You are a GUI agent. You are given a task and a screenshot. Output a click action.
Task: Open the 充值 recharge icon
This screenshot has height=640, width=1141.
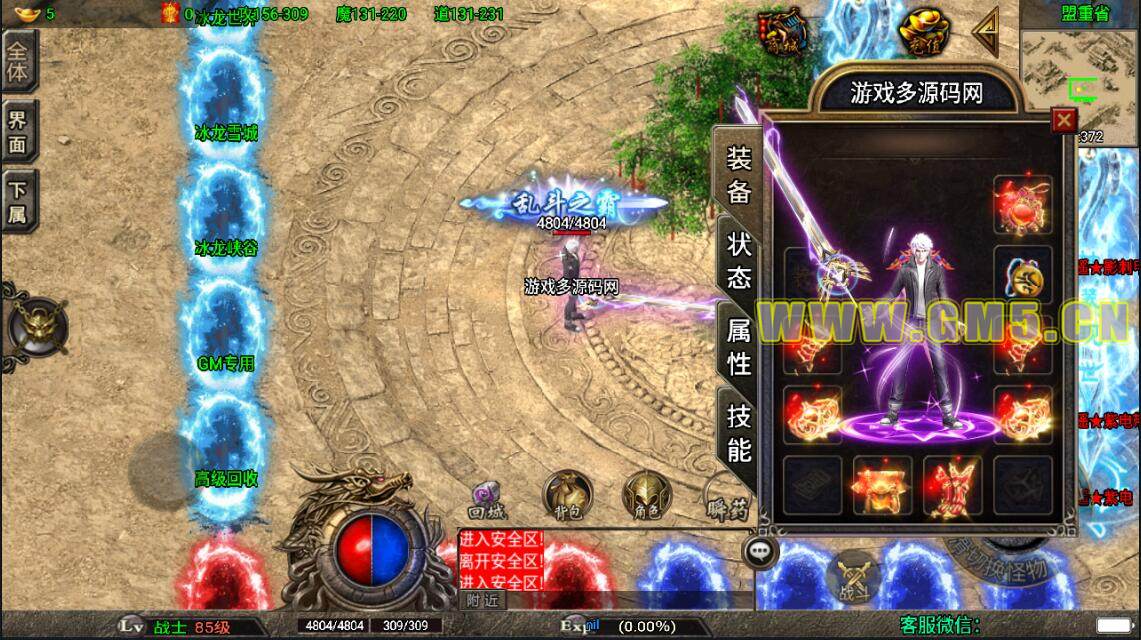pyautogui.click(x=922, y=32)
